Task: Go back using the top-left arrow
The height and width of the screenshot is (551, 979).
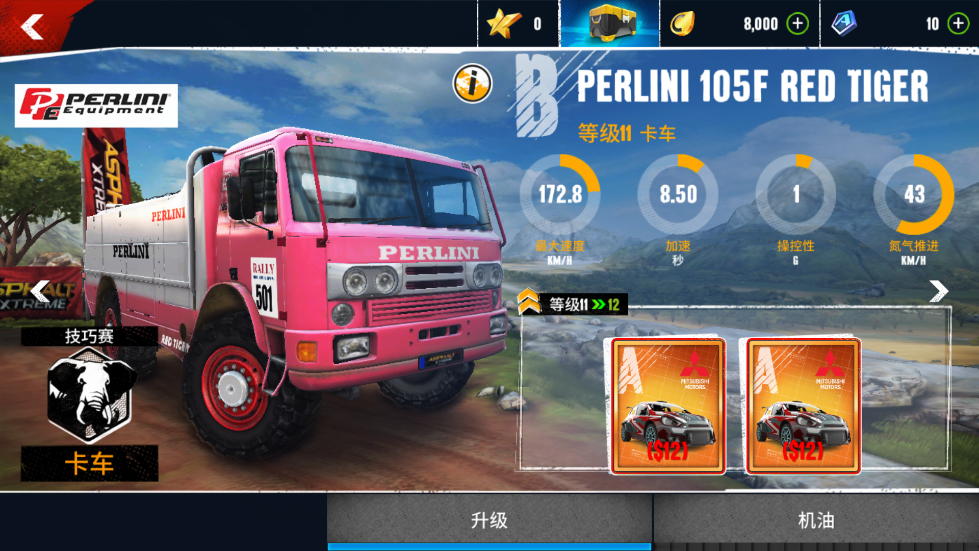Action: tap(33, 26)
